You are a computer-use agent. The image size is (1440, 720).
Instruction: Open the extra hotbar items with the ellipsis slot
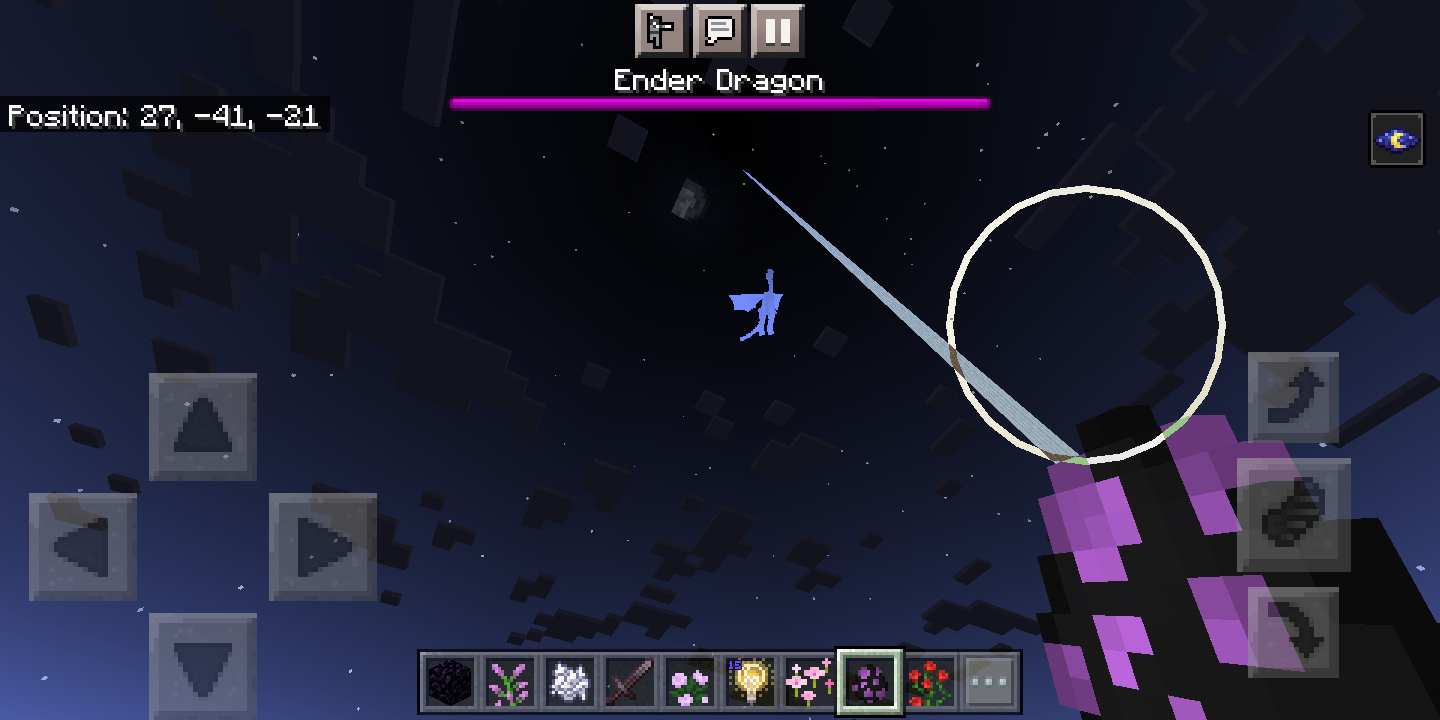(990, 683)
